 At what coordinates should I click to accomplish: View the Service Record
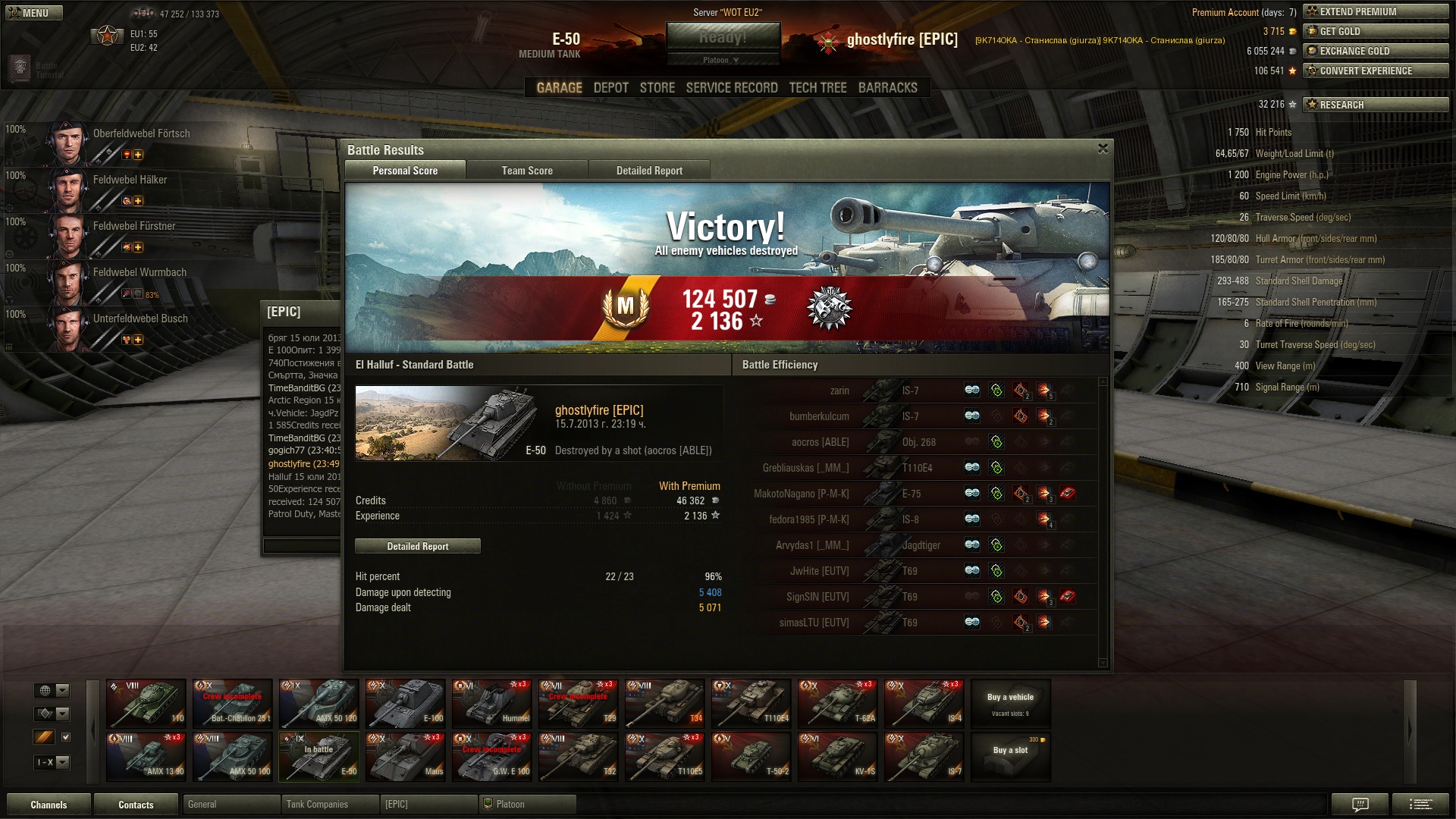tap(731, 88)
